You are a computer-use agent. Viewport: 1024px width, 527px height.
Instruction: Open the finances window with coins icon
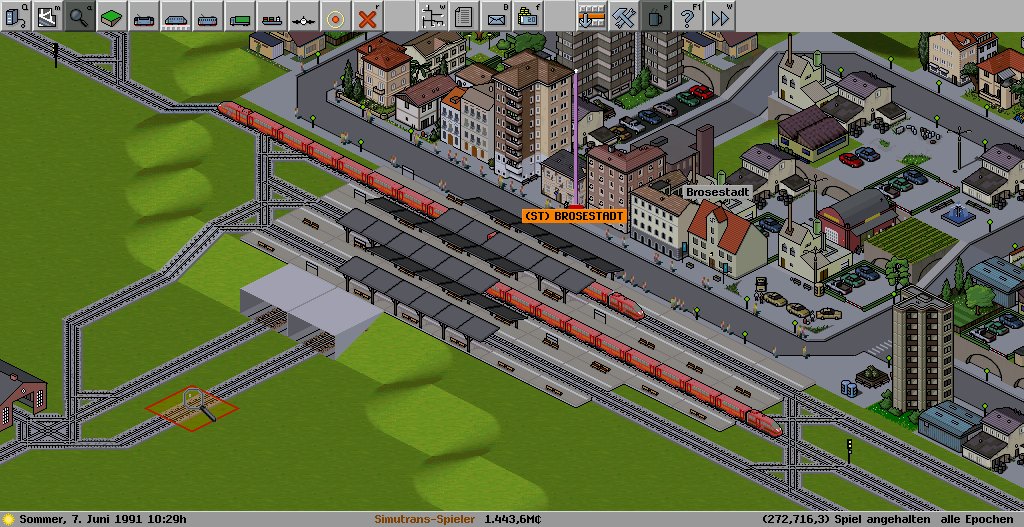tap(527, 16)
